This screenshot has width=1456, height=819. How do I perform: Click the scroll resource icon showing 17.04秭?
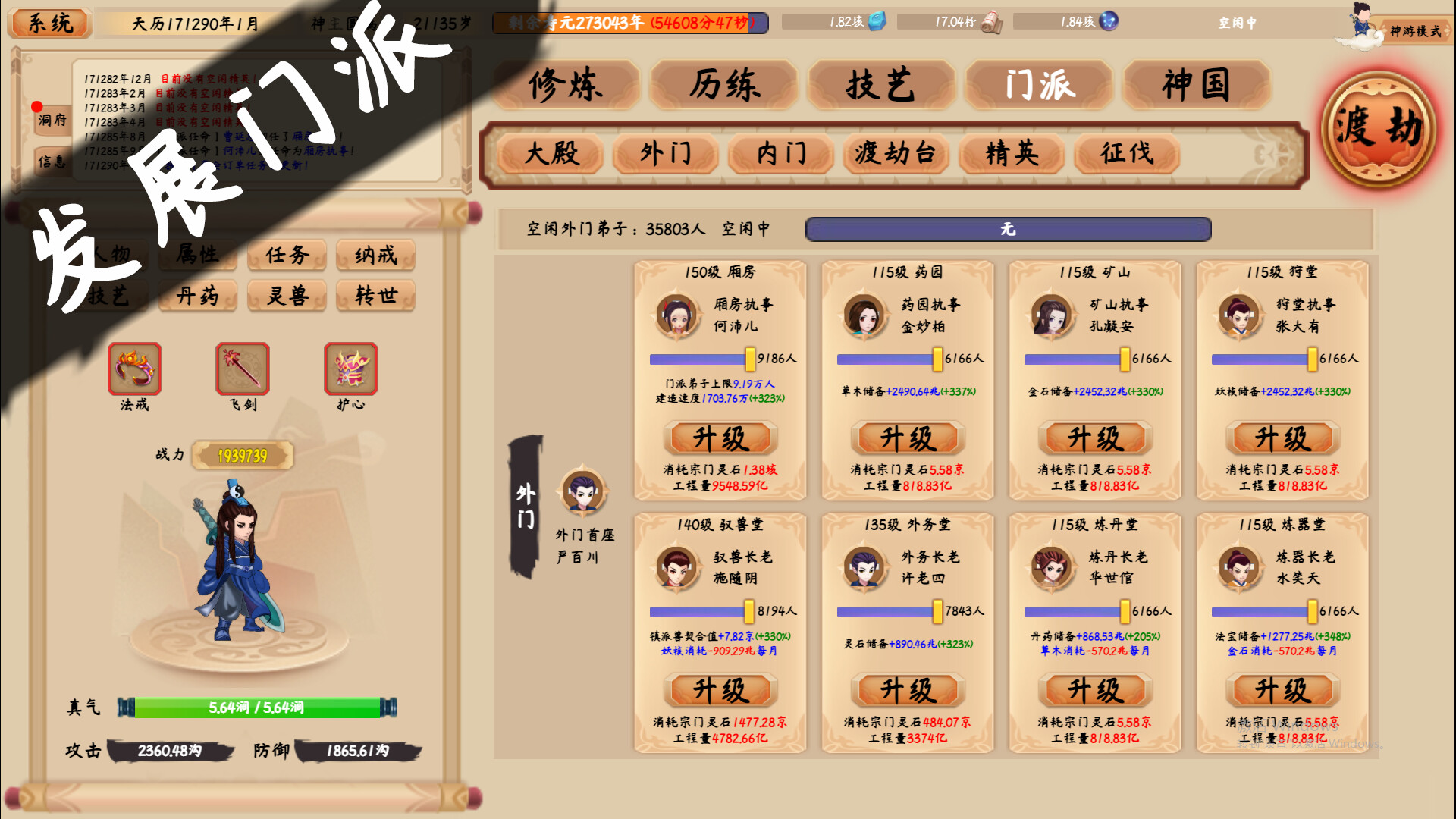[x=993, y=22]
